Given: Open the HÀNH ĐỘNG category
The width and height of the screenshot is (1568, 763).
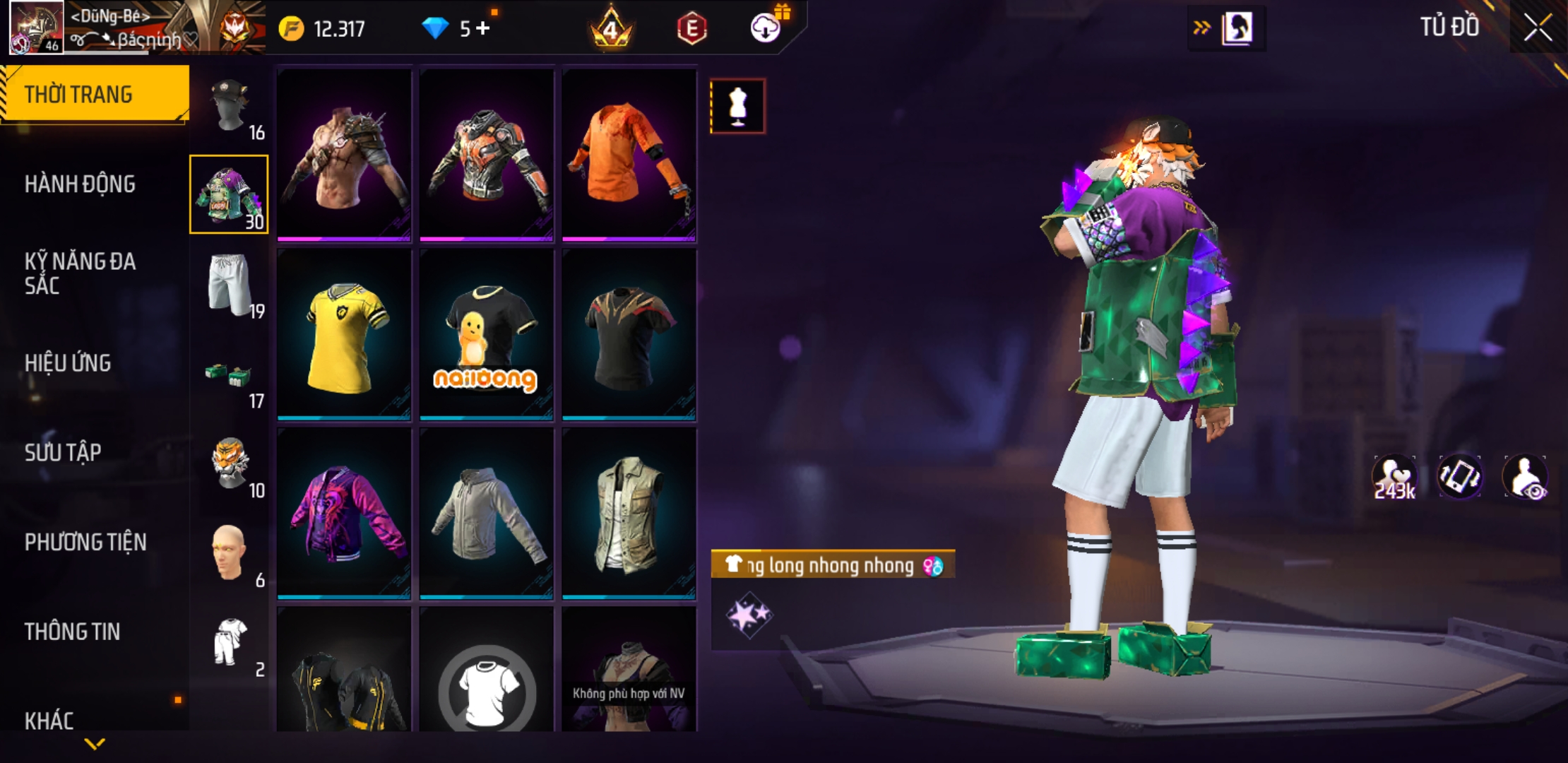Looking at the screenshot, I should [80, 184].
